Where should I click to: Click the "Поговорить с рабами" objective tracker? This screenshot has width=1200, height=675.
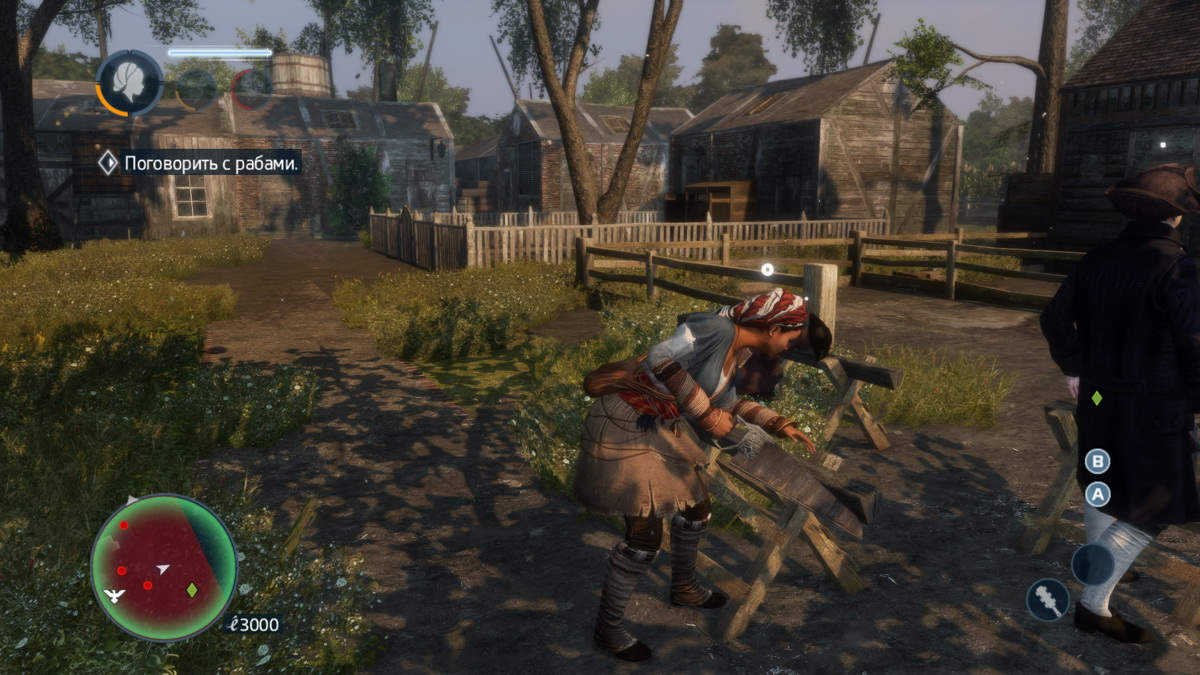click(x=200, y=163)
